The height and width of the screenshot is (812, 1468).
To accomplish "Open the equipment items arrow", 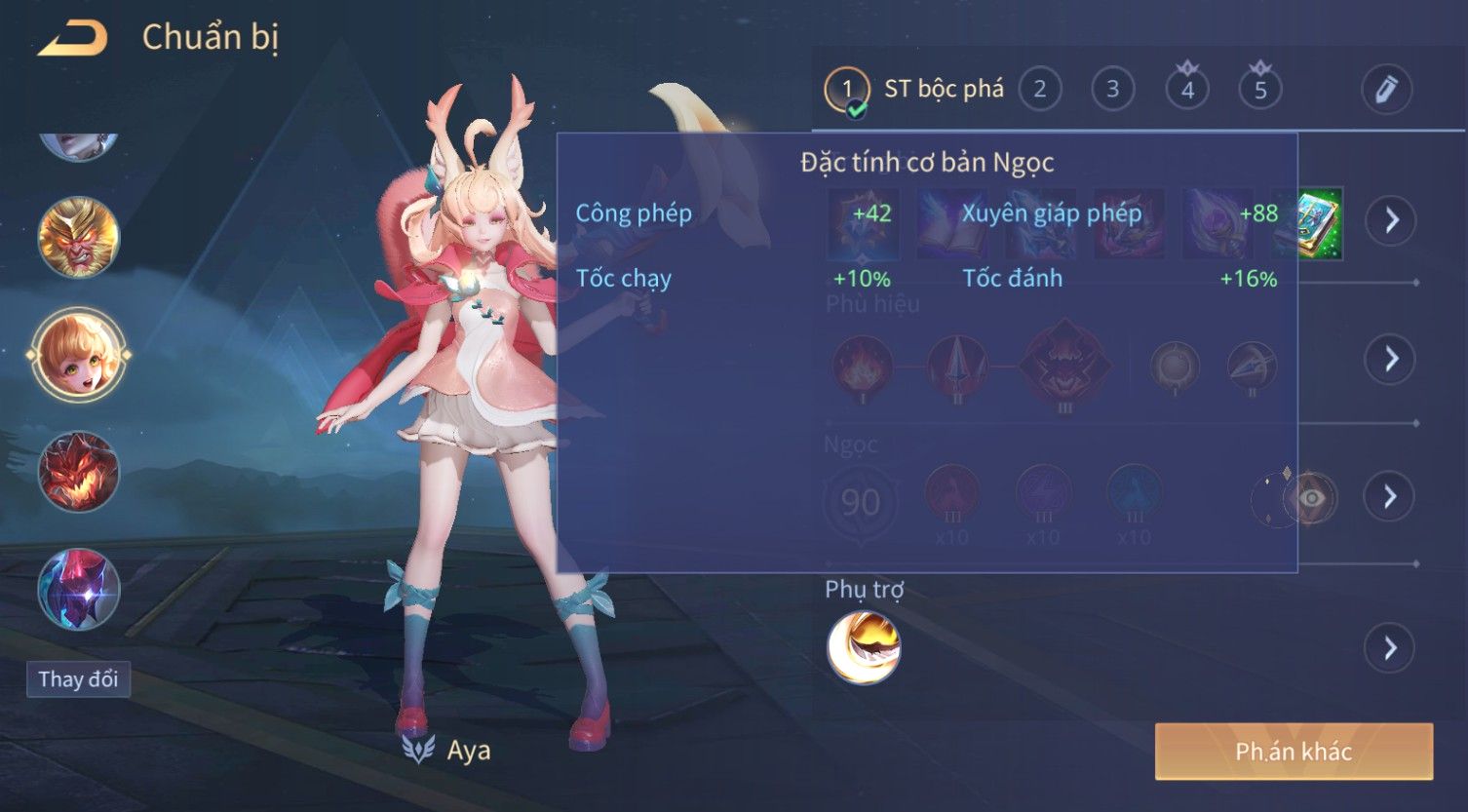I will click(x=1391, y=220).
